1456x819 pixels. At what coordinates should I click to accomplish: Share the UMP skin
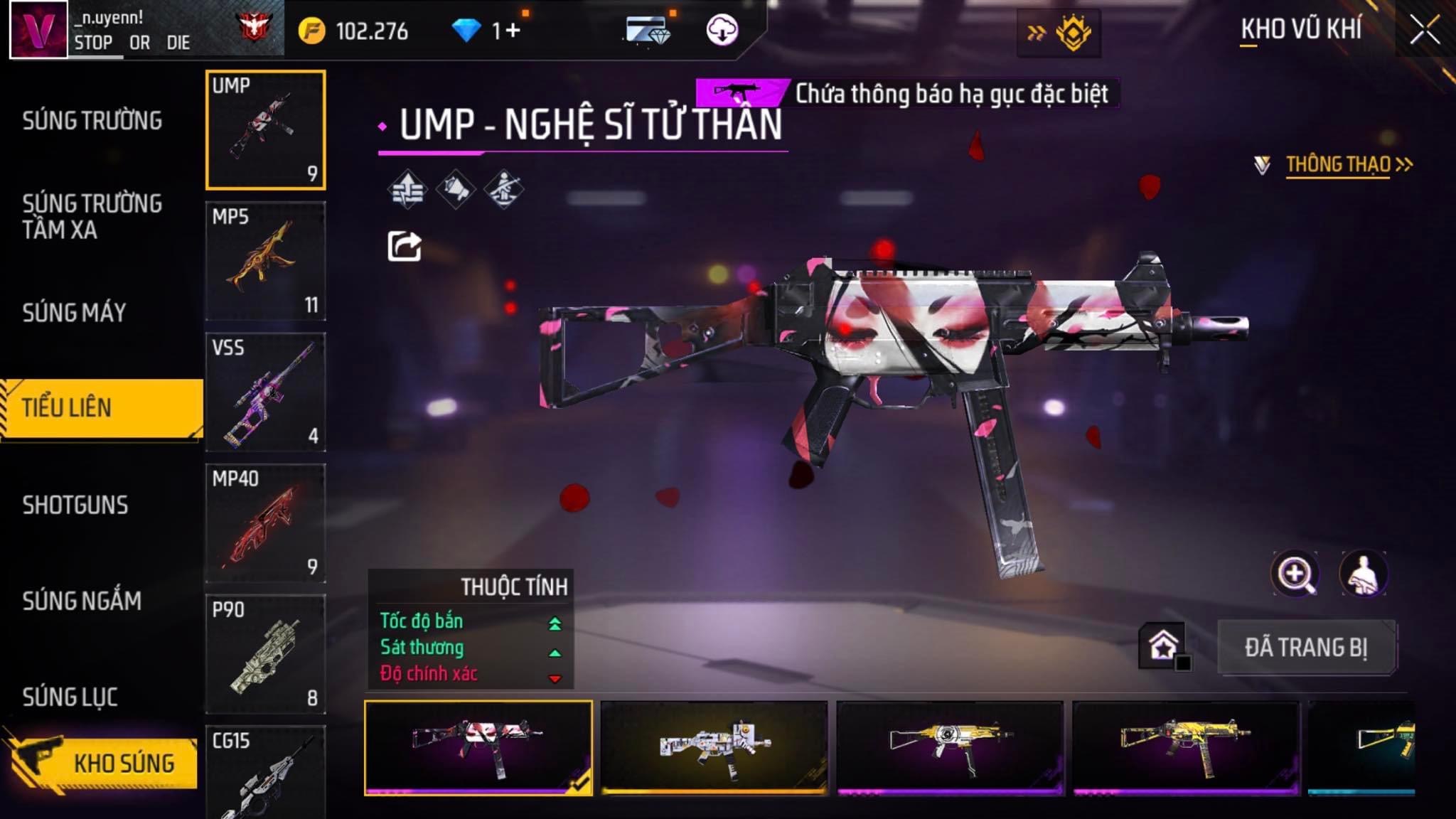(x=405, y=246)
